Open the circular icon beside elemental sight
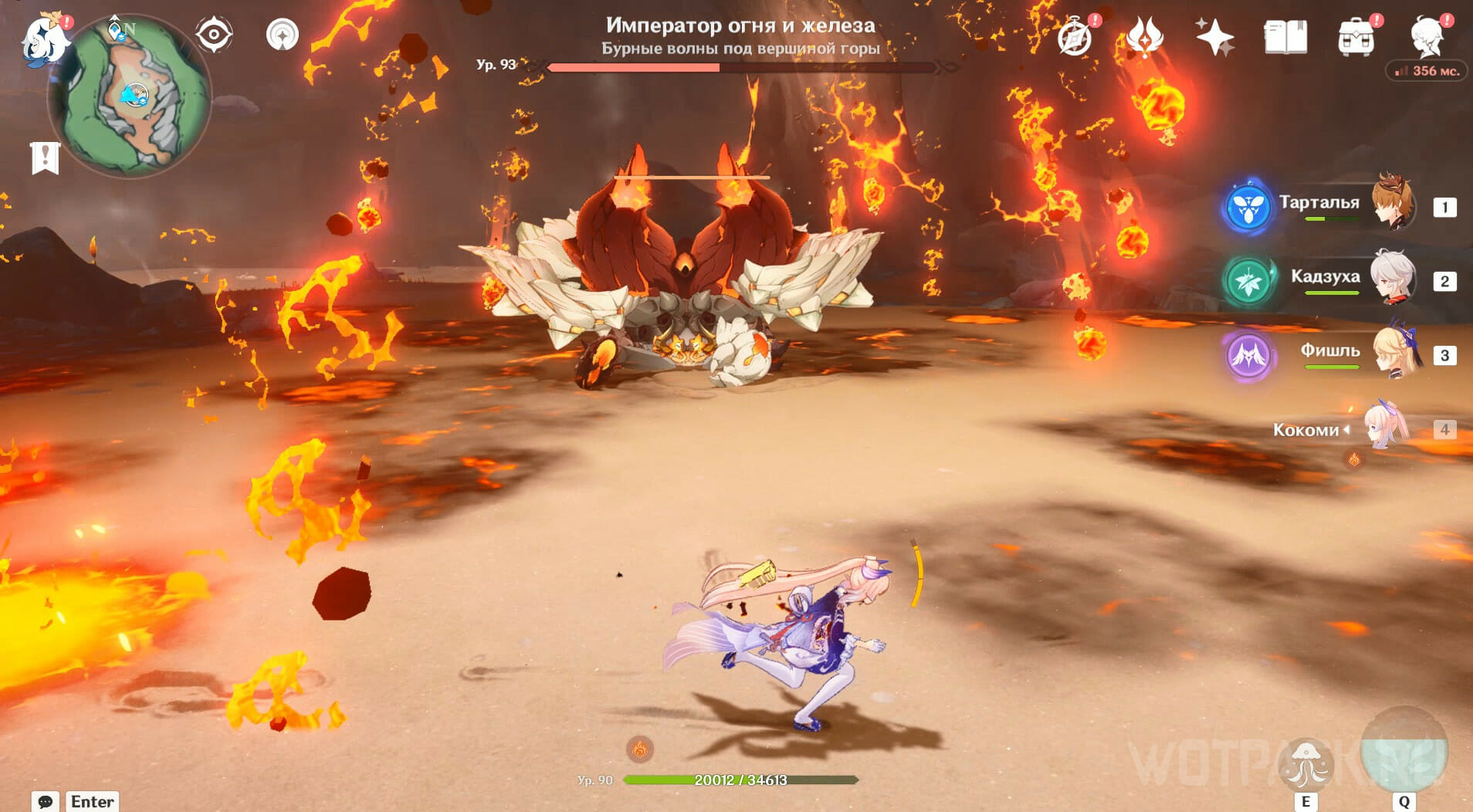1473x812 pixels. click(283, 35)
